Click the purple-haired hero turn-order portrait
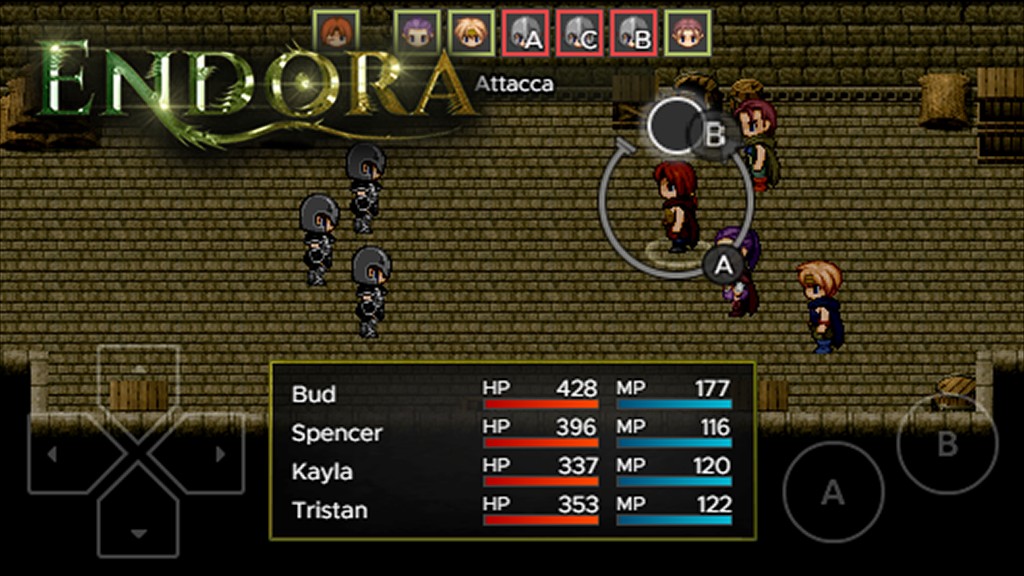 (x=417, y=32)
